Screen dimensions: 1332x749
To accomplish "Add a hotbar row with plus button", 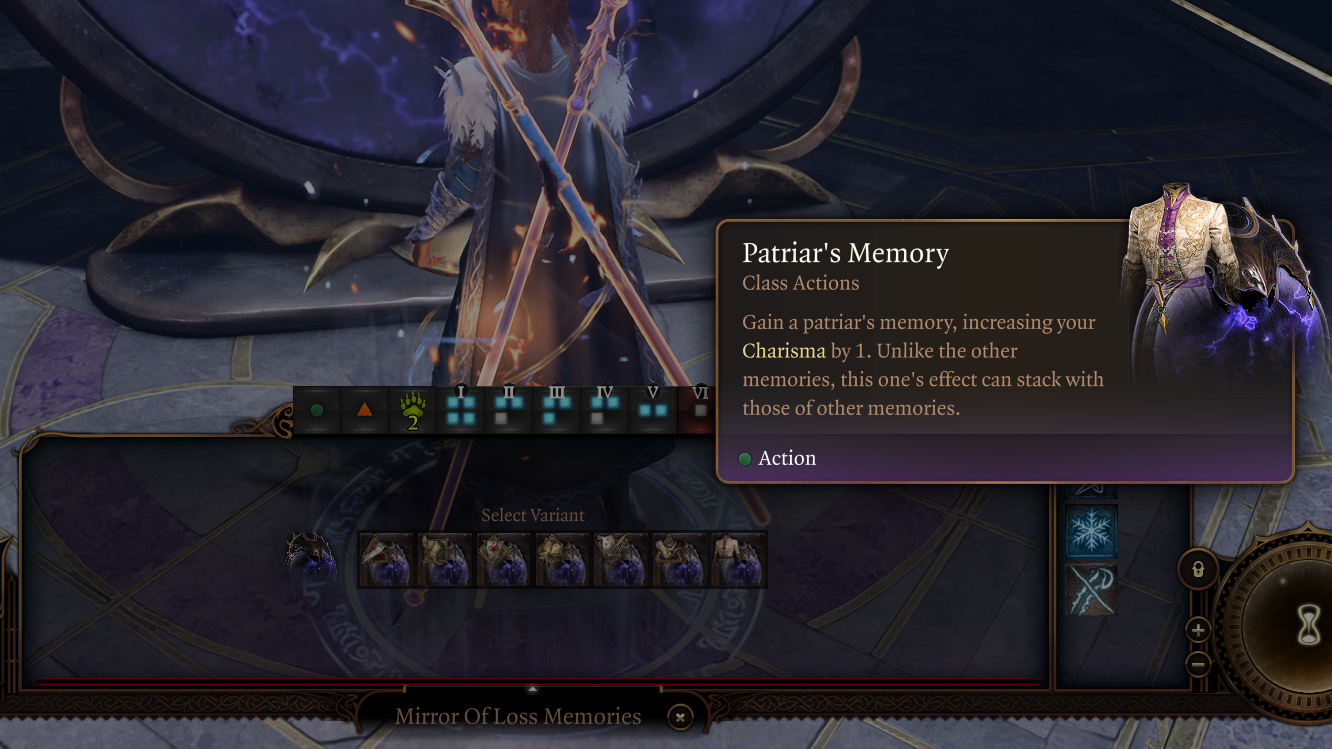I will point(1198,630).
